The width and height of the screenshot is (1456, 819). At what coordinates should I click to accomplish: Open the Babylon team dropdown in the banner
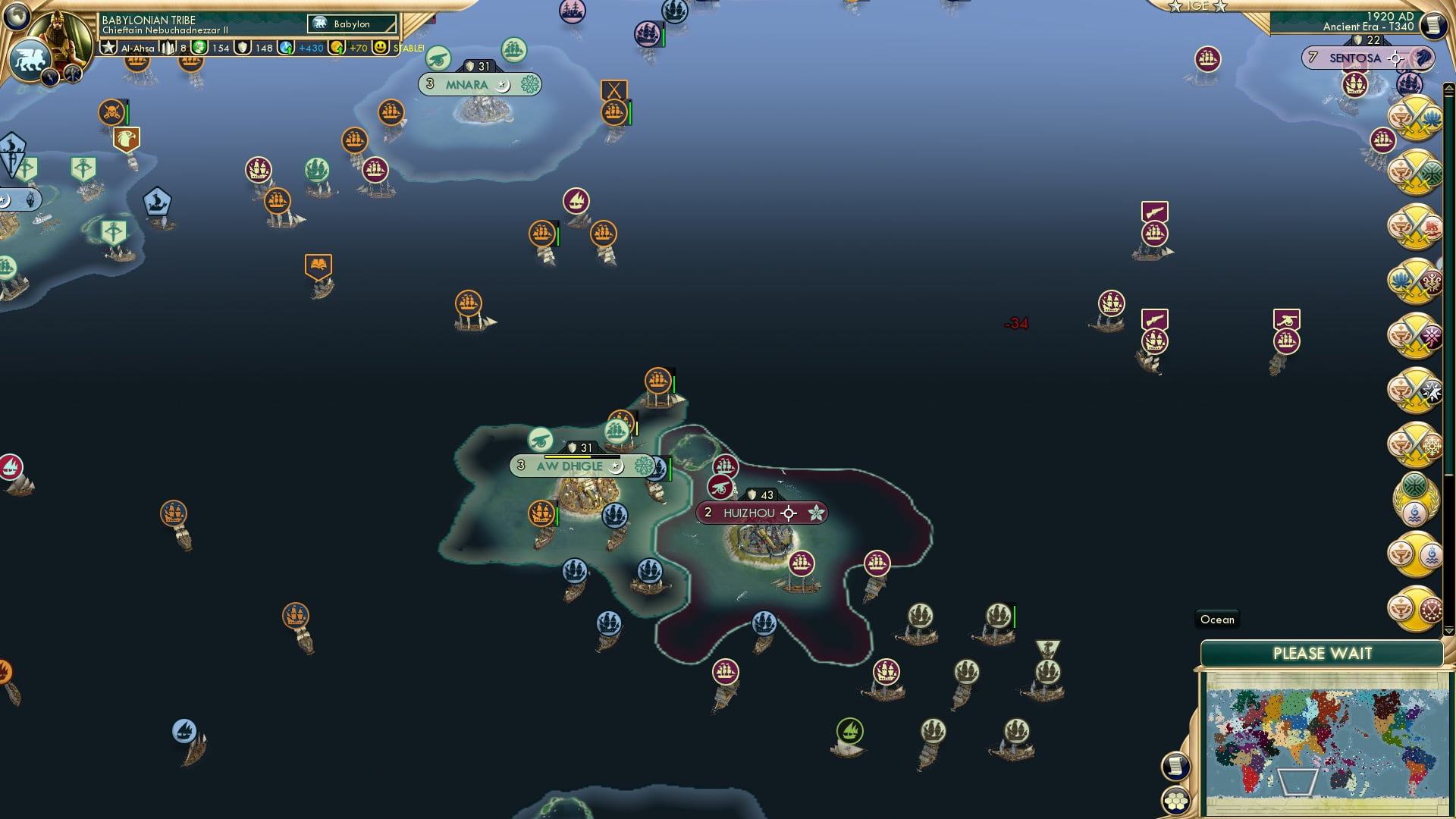(351, 24)
